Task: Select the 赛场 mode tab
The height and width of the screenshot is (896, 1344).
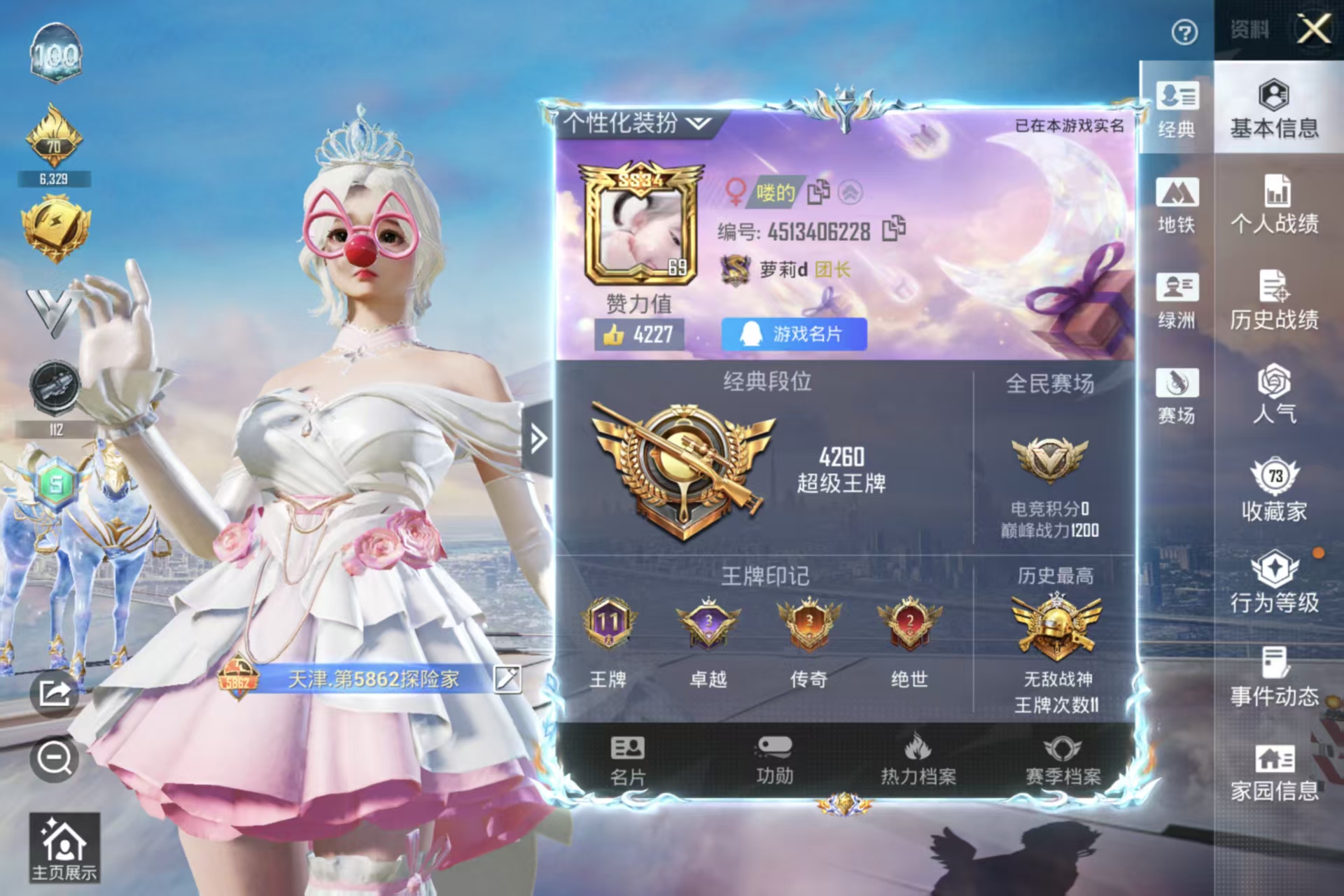Action: pos(1177,396)
